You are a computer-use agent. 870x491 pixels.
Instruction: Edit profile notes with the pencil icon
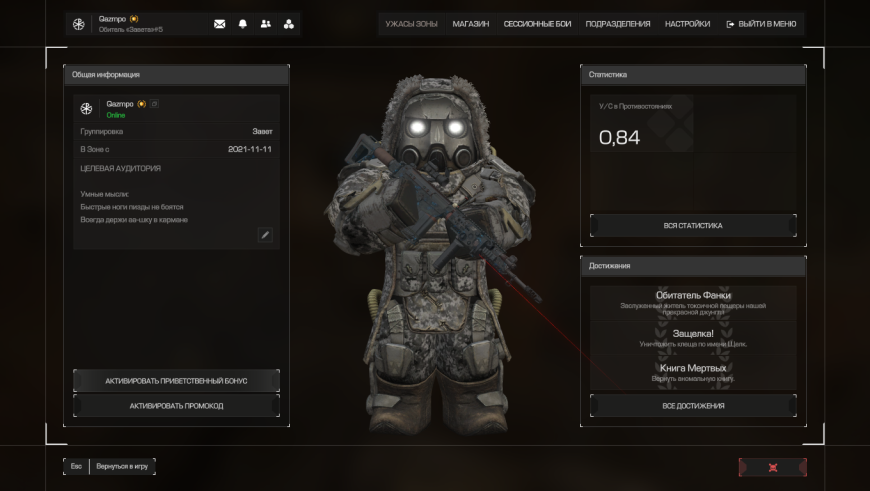(x=265, y=235)
